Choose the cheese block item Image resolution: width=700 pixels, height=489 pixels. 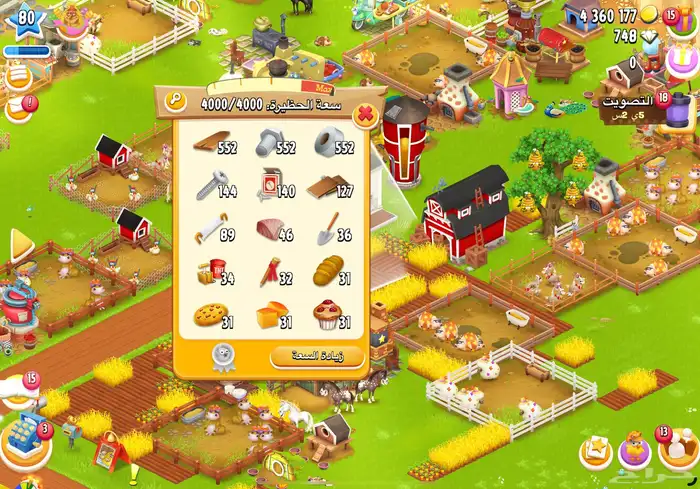269,316
